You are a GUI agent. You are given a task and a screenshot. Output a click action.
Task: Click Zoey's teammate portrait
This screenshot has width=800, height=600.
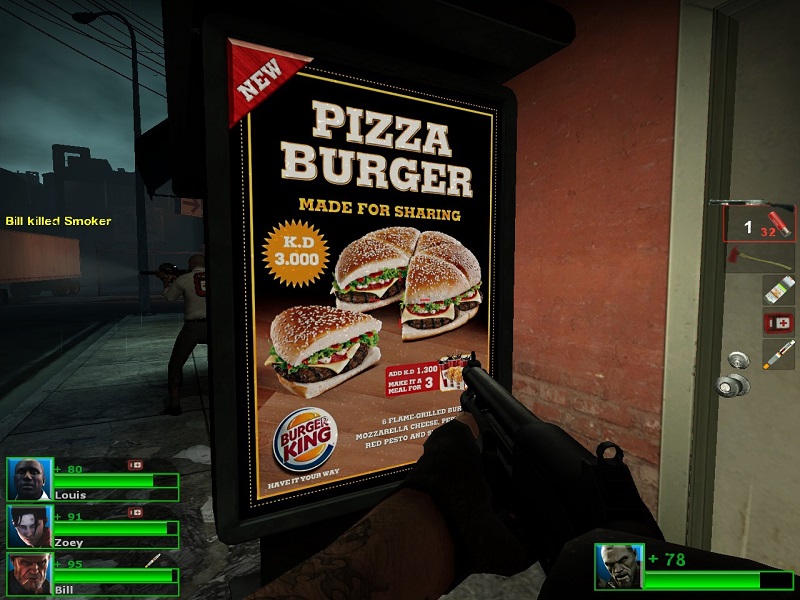pyautogui.click(x=28, y=526)
